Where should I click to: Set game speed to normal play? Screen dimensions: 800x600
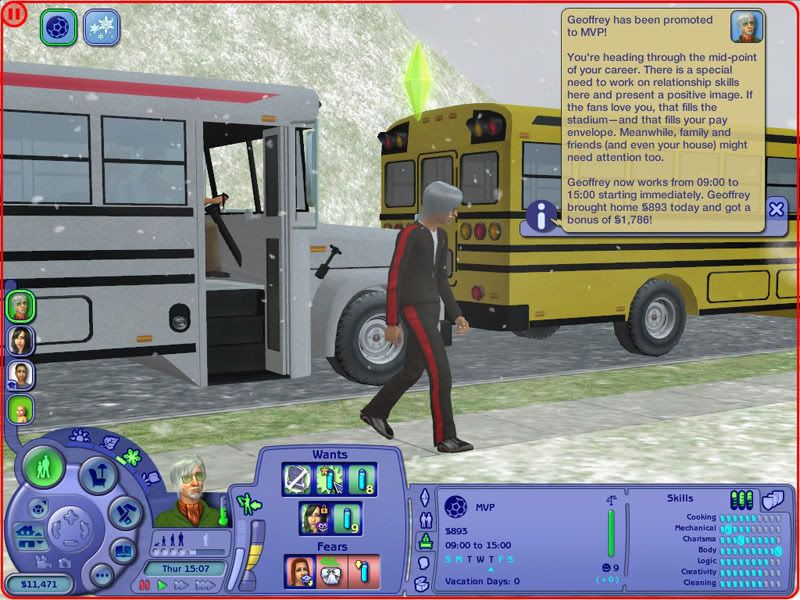click(162, 586)
